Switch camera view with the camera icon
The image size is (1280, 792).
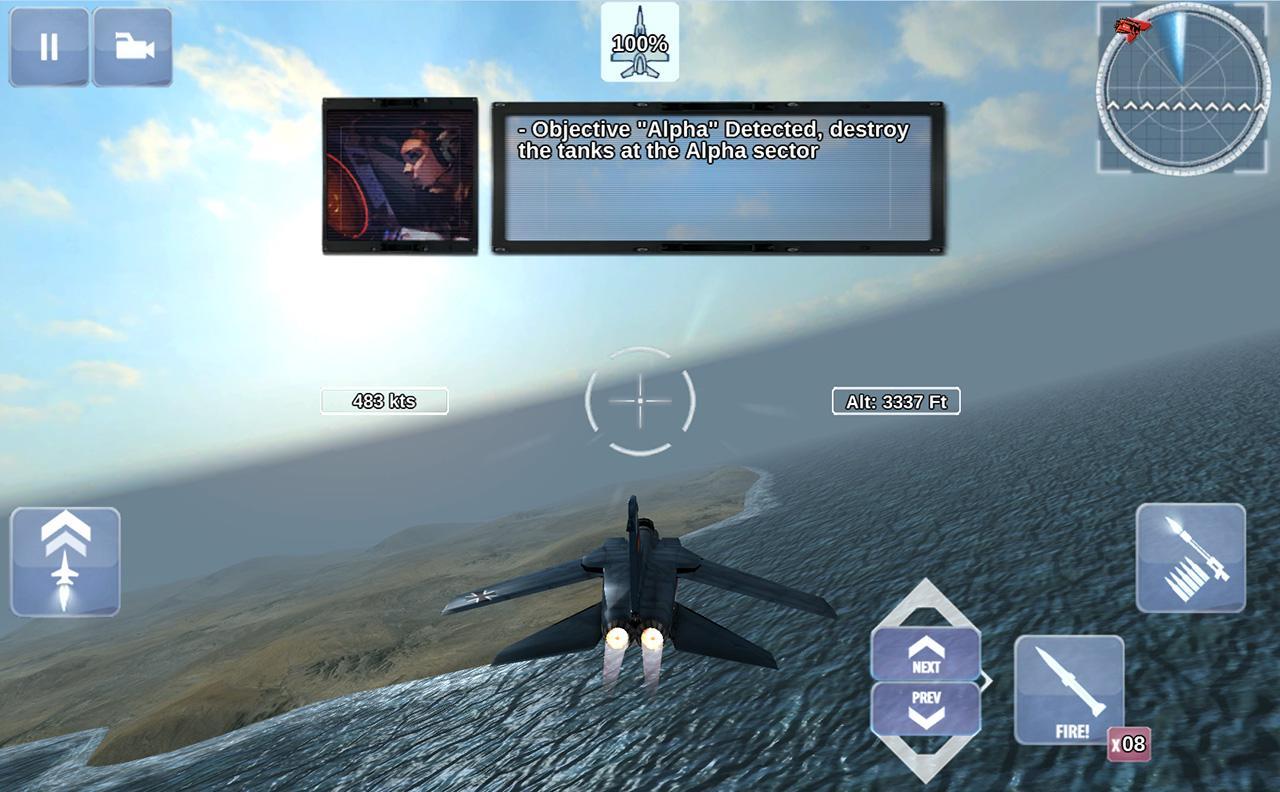pos(132,46)
